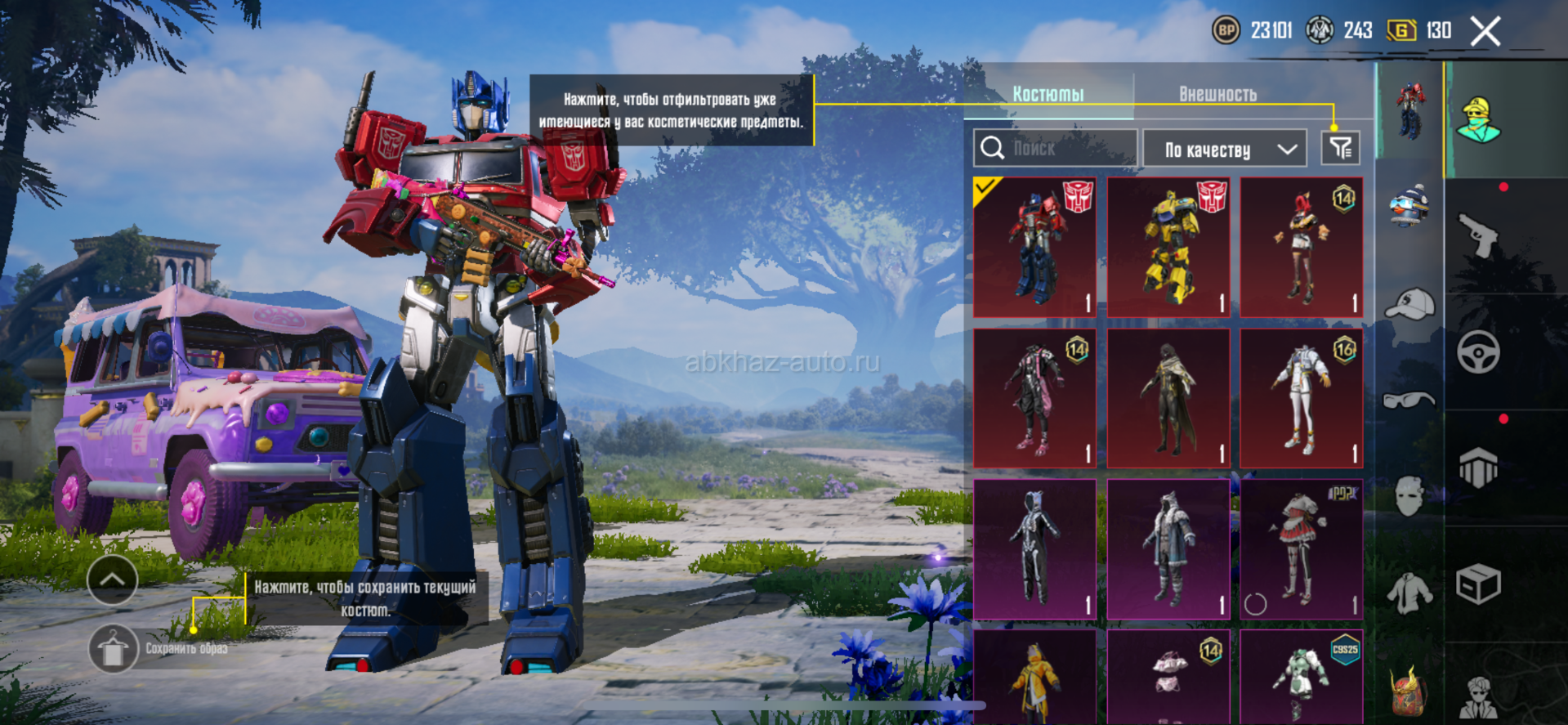Select the Optimus Prime costume tile

1034,247
